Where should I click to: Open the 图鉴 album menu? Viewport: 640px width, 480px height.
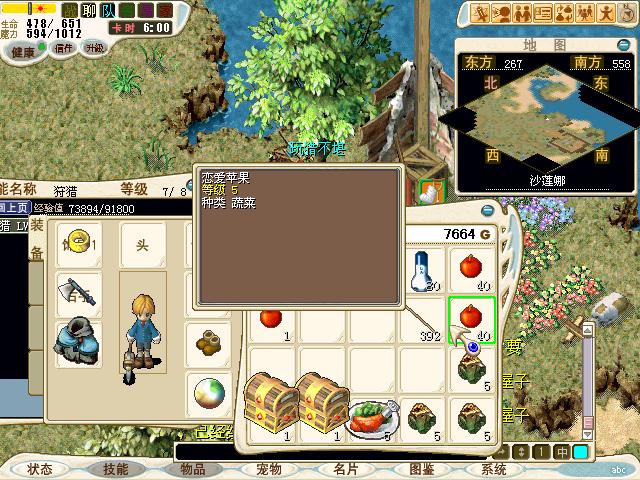(421, 468)
